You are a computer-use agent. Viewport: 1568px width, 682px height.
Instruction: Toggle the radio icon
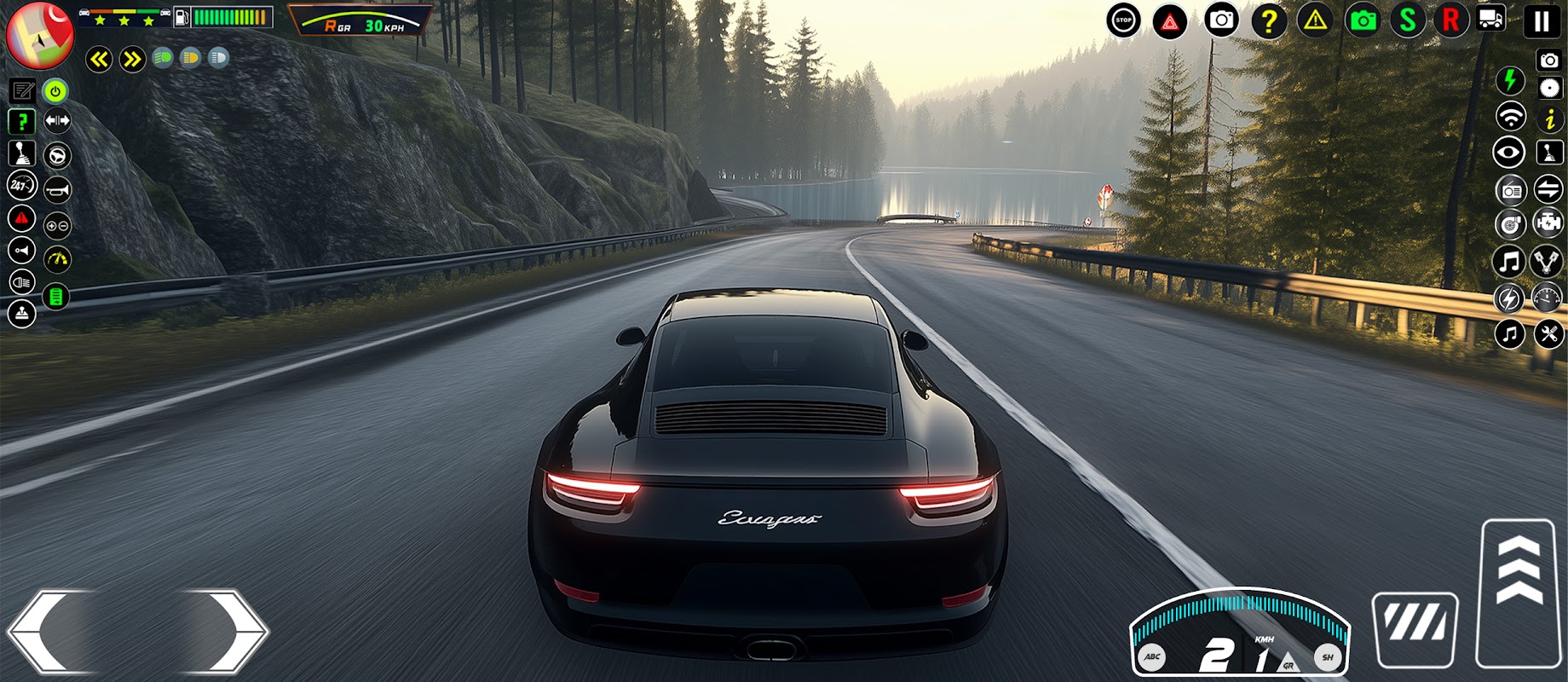pyautogui.click(x=1511, y=190)
